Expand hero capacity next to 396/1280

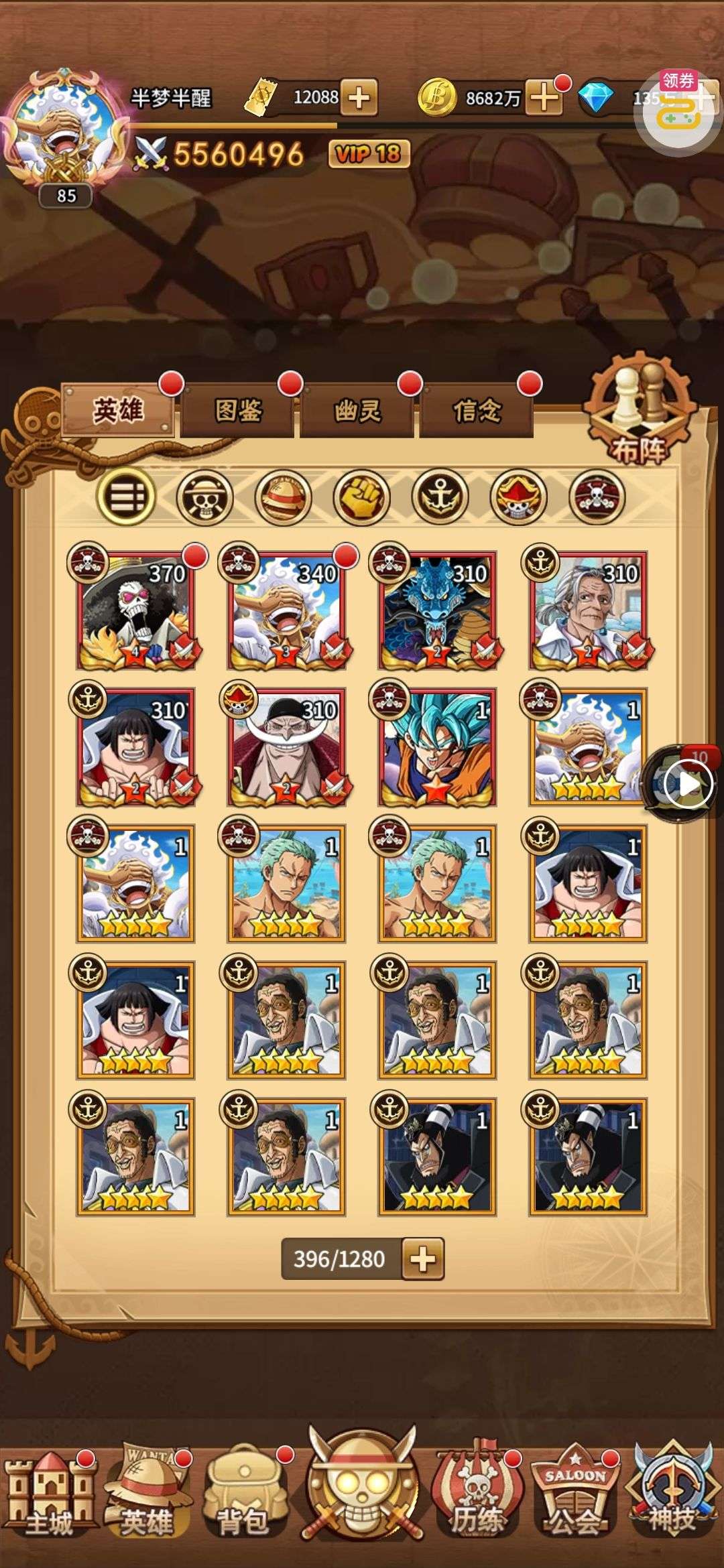423,1259
